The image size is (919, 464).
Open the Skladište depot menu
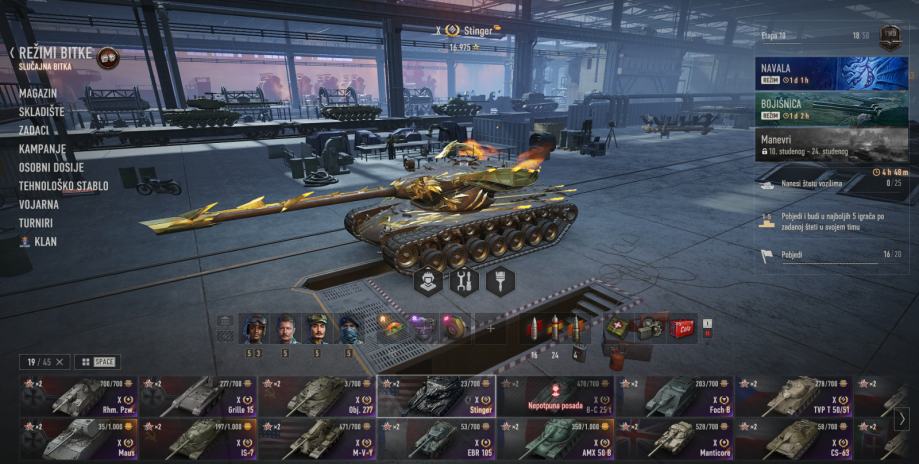[x=41, y=112]
